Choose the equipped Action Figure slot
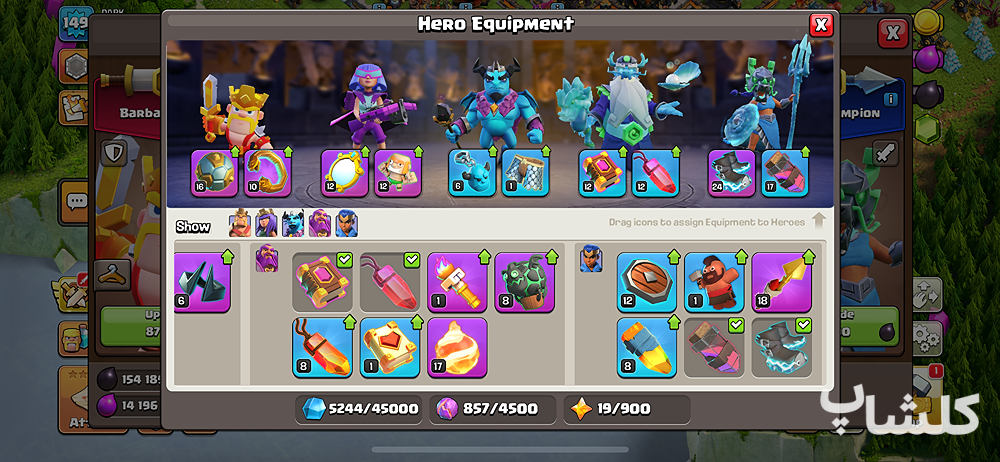This screenshot has width=1000, height=462. click(x=397, y=173)
